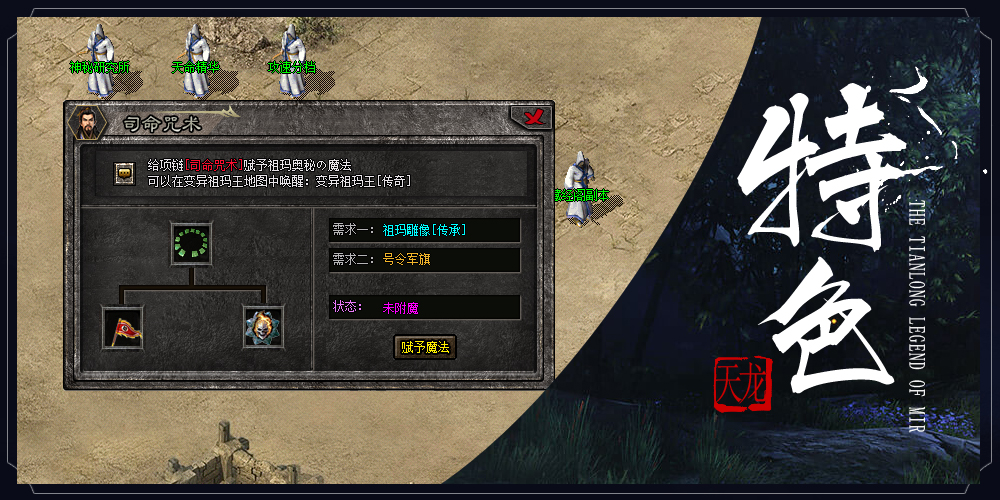Close the 司命咒术 dialog window
The height and width of the screenshot is (500, 1000).
pos(535,118)
